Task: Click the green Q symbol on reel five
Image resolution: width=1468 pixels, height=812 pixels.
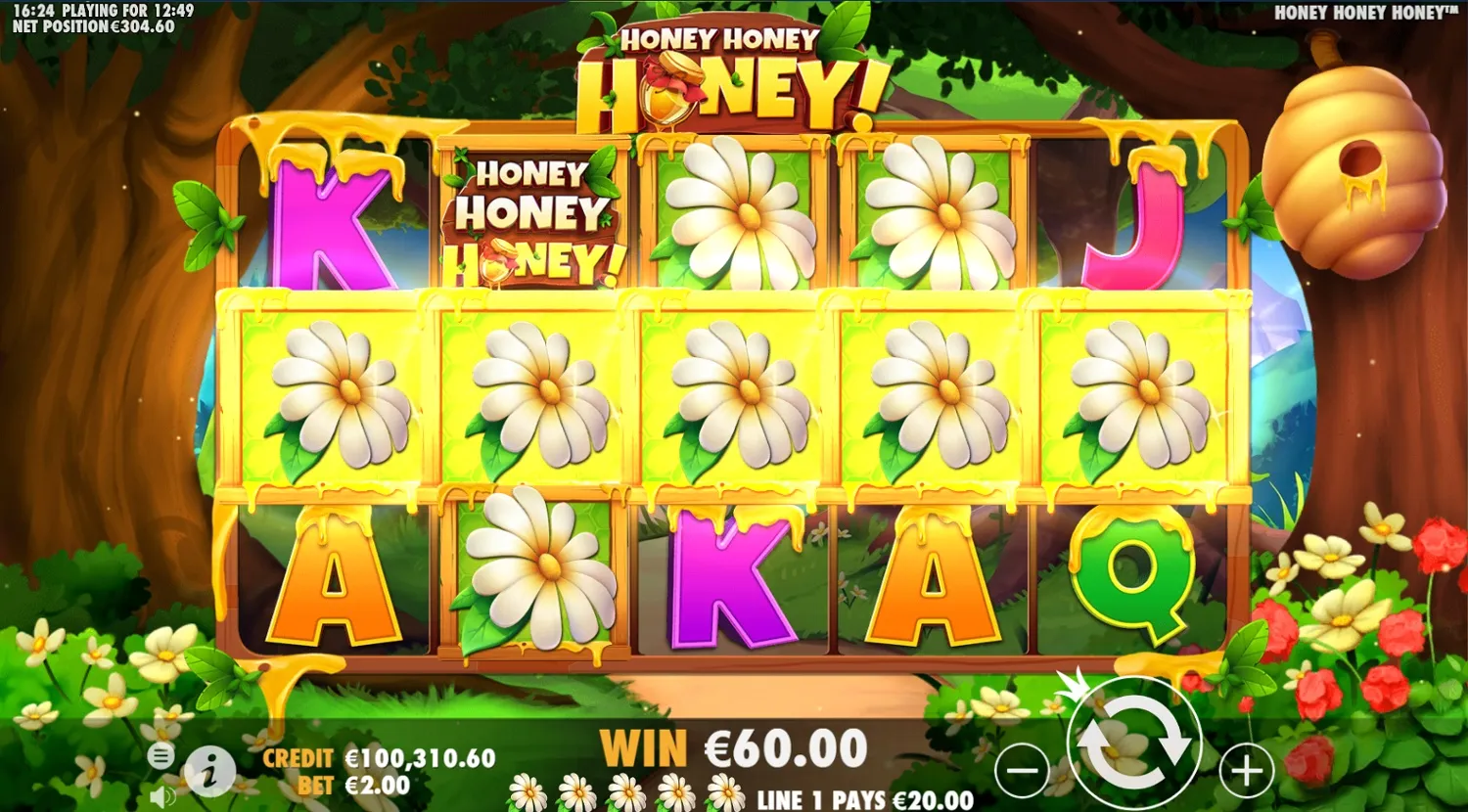Action: click(1135, 577)
